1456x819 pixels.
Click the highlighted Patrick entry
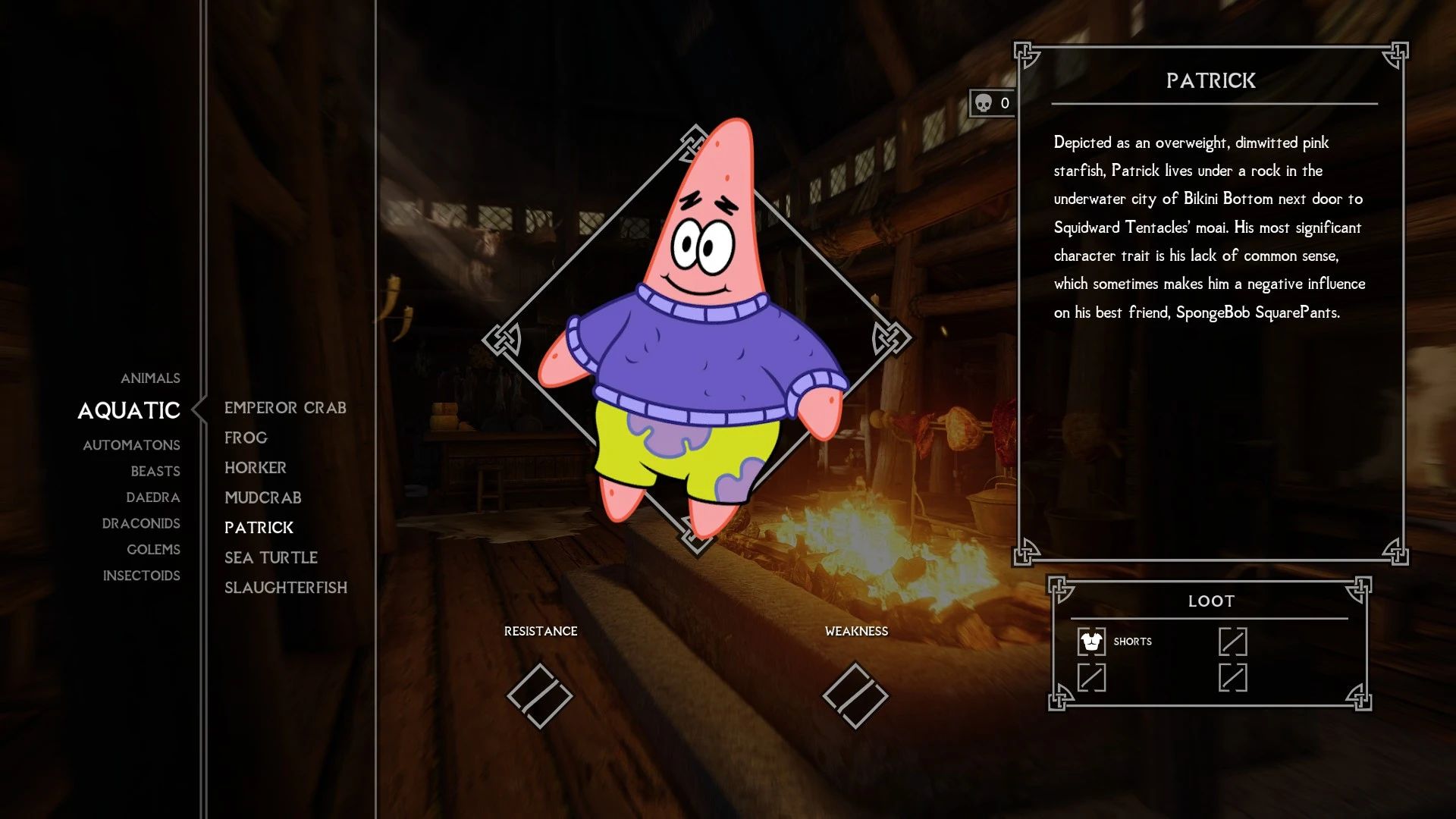point(259,528)
